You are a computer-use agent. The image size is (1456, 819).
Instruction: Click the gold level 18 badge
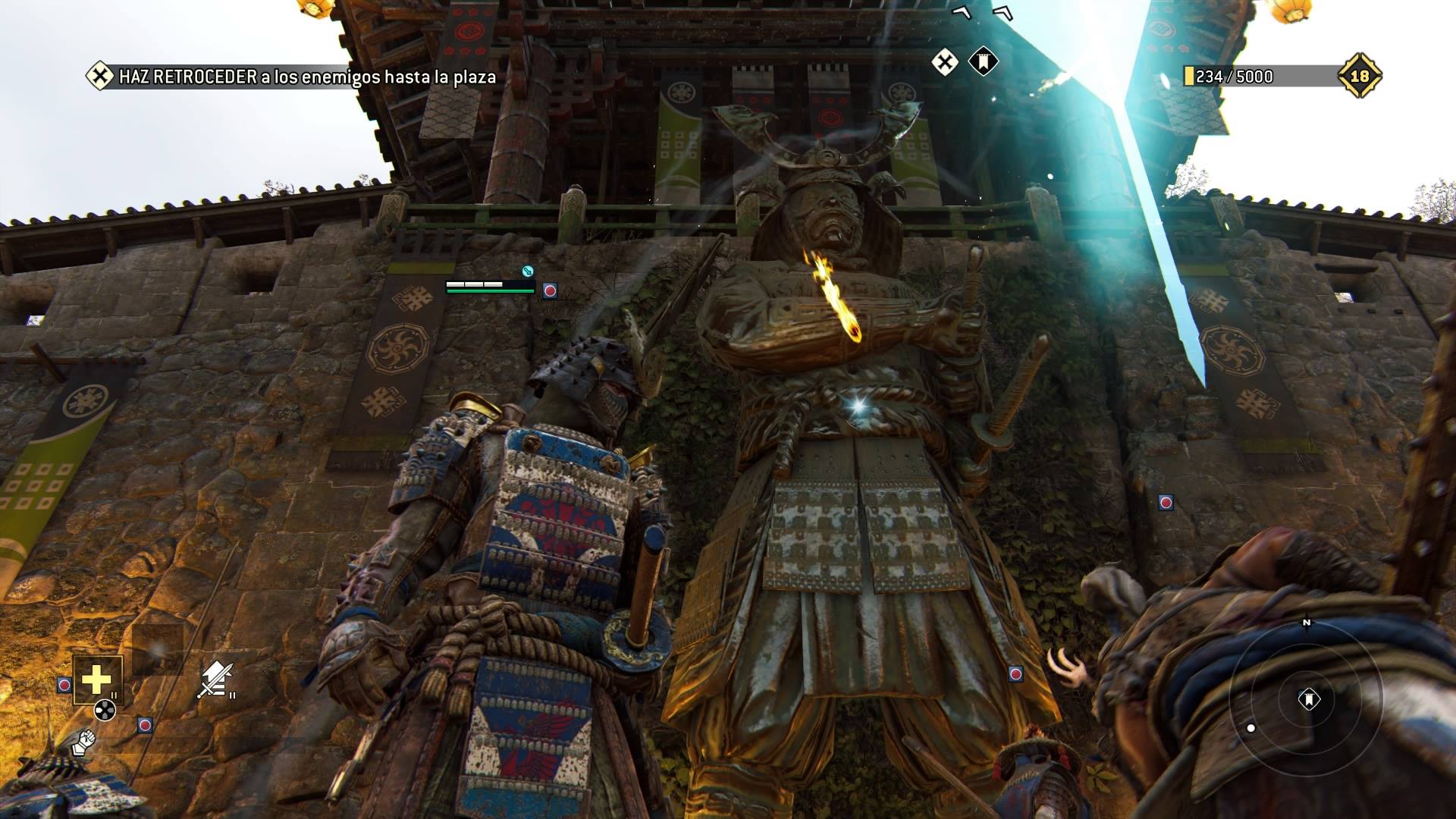click(1359, 76)
